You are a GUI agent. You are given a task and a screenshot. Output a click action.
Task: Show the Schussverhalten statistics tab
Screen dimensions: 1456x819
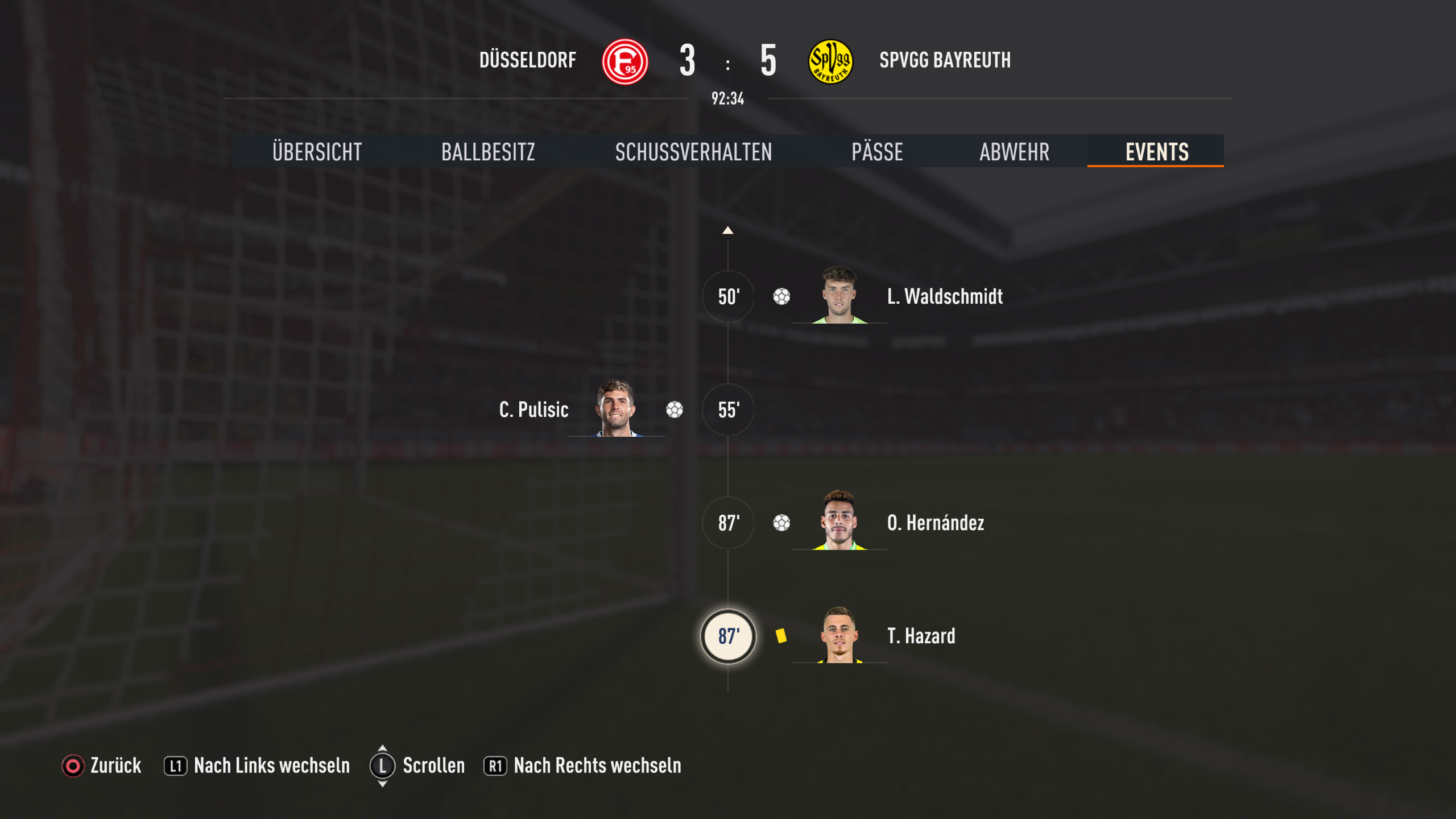pos(693,152)
